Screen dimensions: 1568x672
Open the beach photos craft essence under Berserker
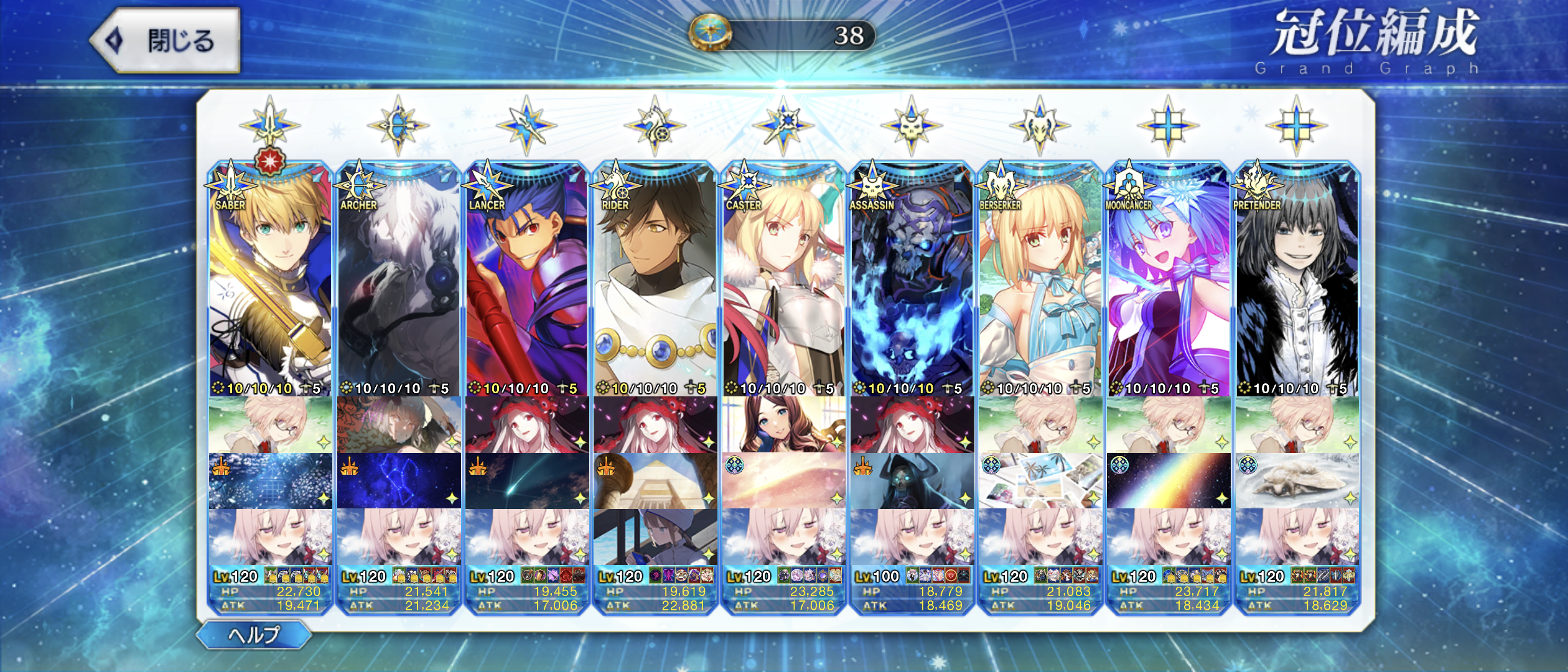point(1040,481)
